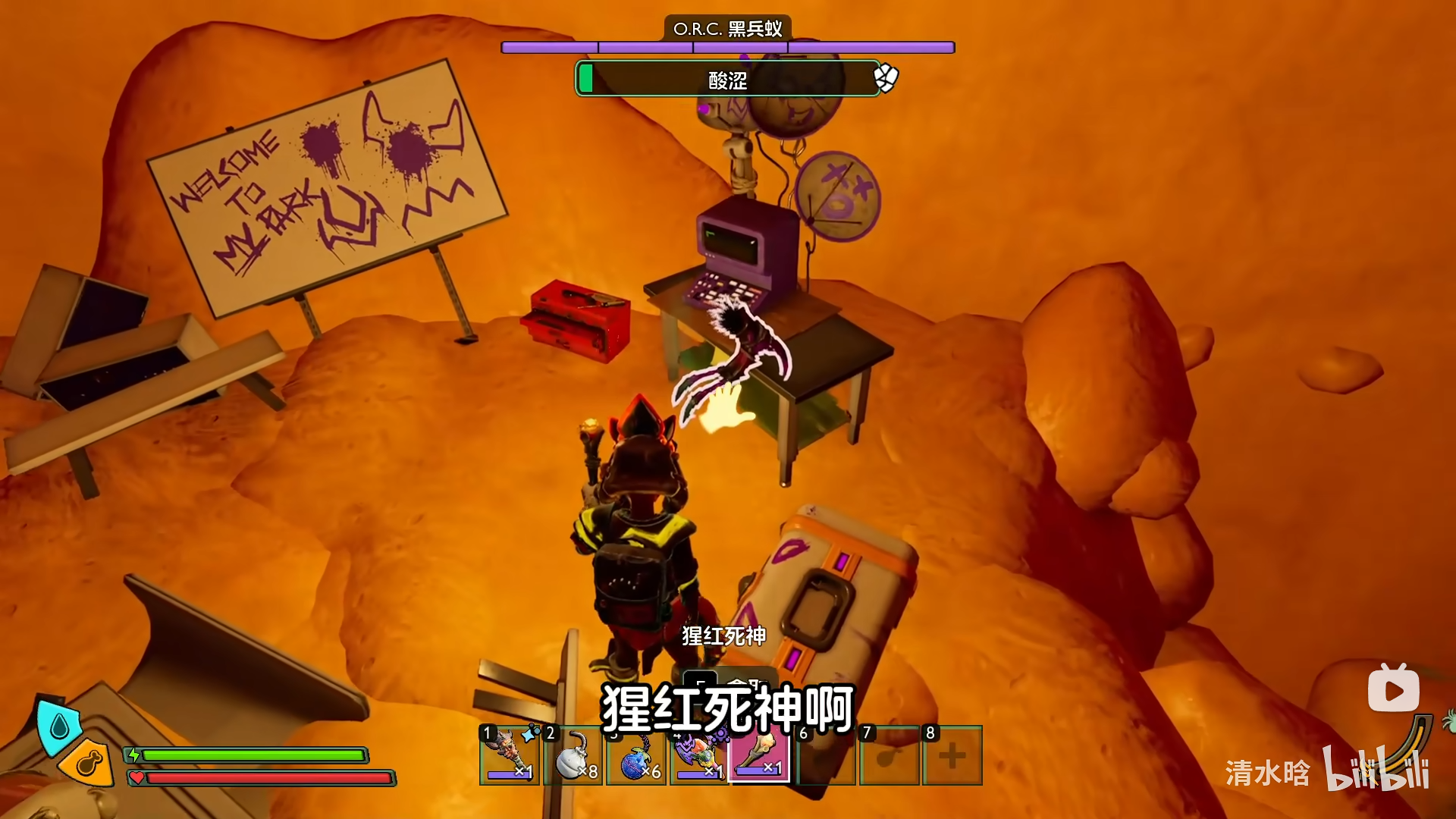Click the faint bomb outline in slot 7

887,758
